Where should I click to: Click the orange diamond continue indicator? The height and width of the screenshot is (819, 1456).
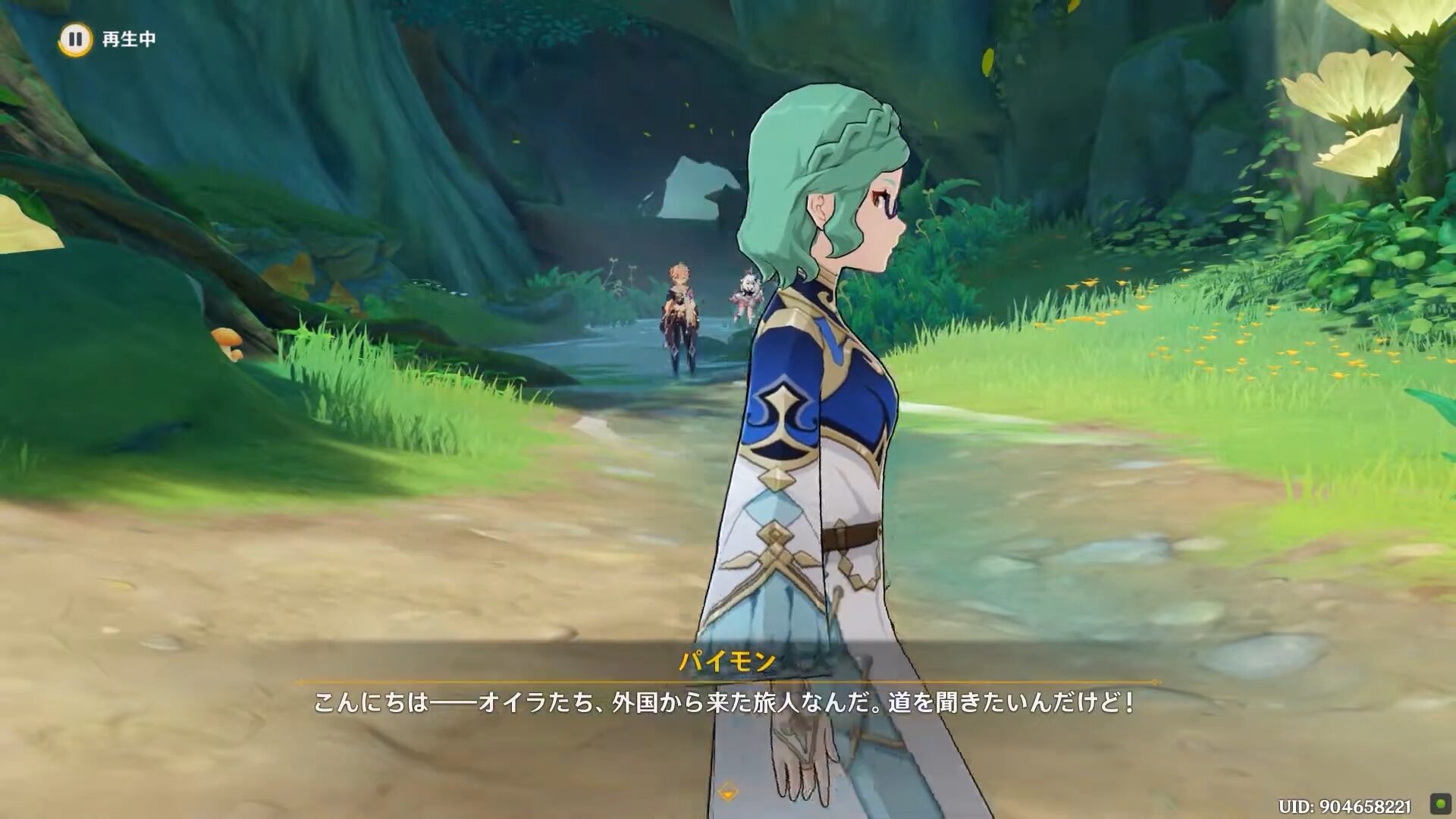pos(728,792)
